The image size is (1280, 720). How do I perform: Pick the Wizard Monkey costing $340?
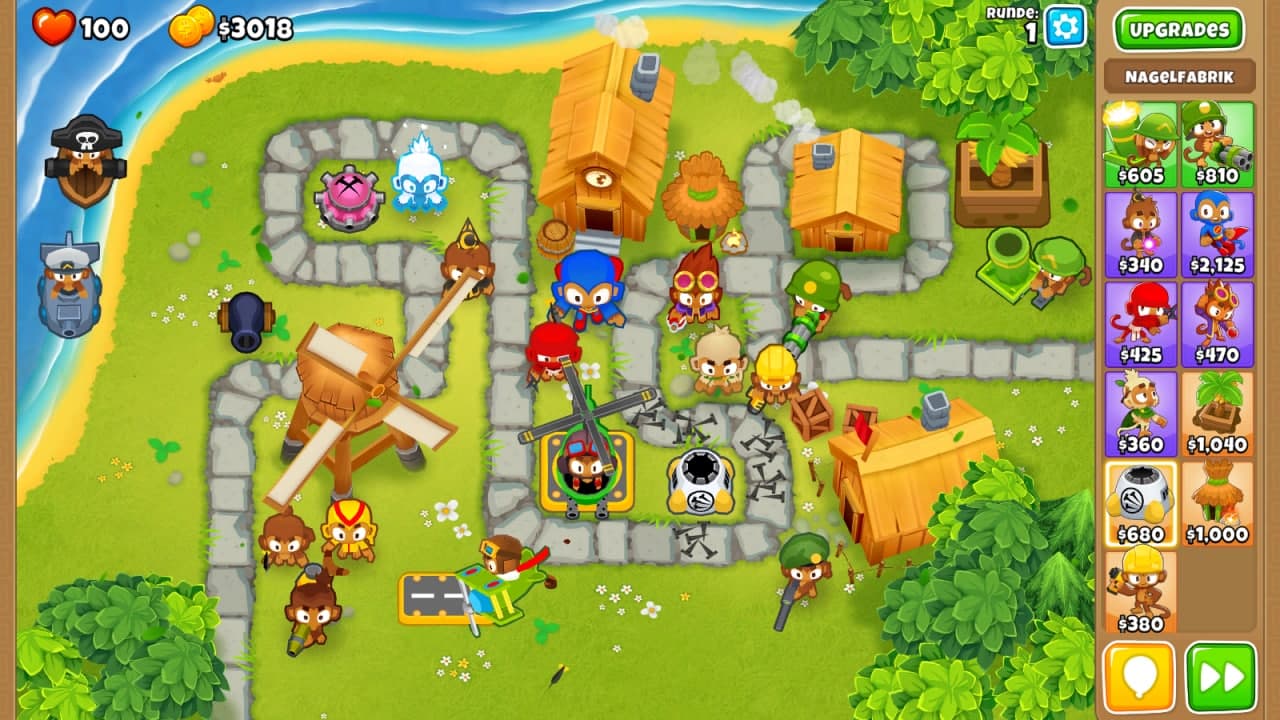1140,234
